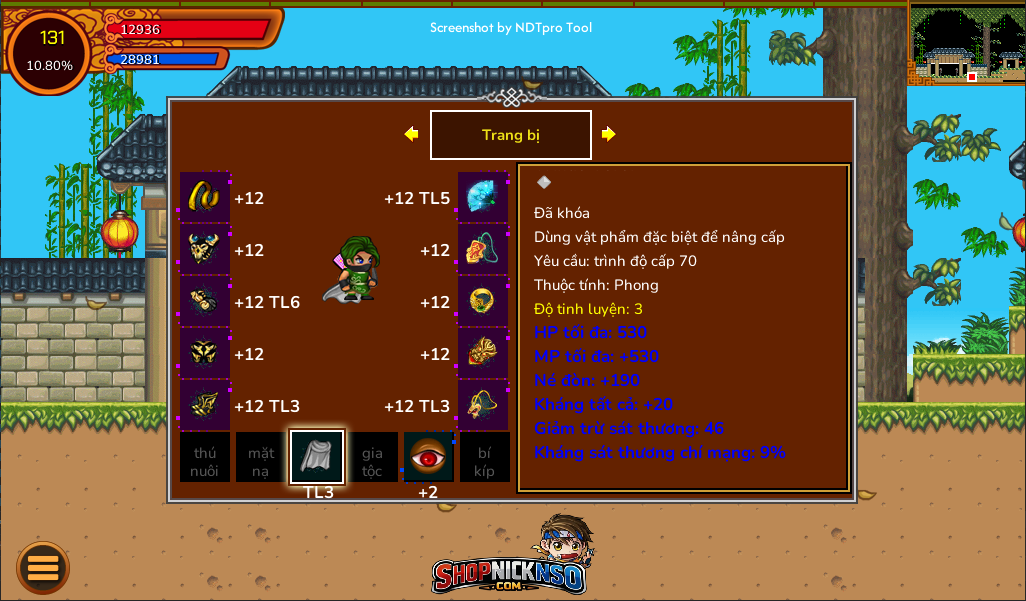Select the gold gloves TL6 slot
Screen dimensions: 1026x601
204,301
